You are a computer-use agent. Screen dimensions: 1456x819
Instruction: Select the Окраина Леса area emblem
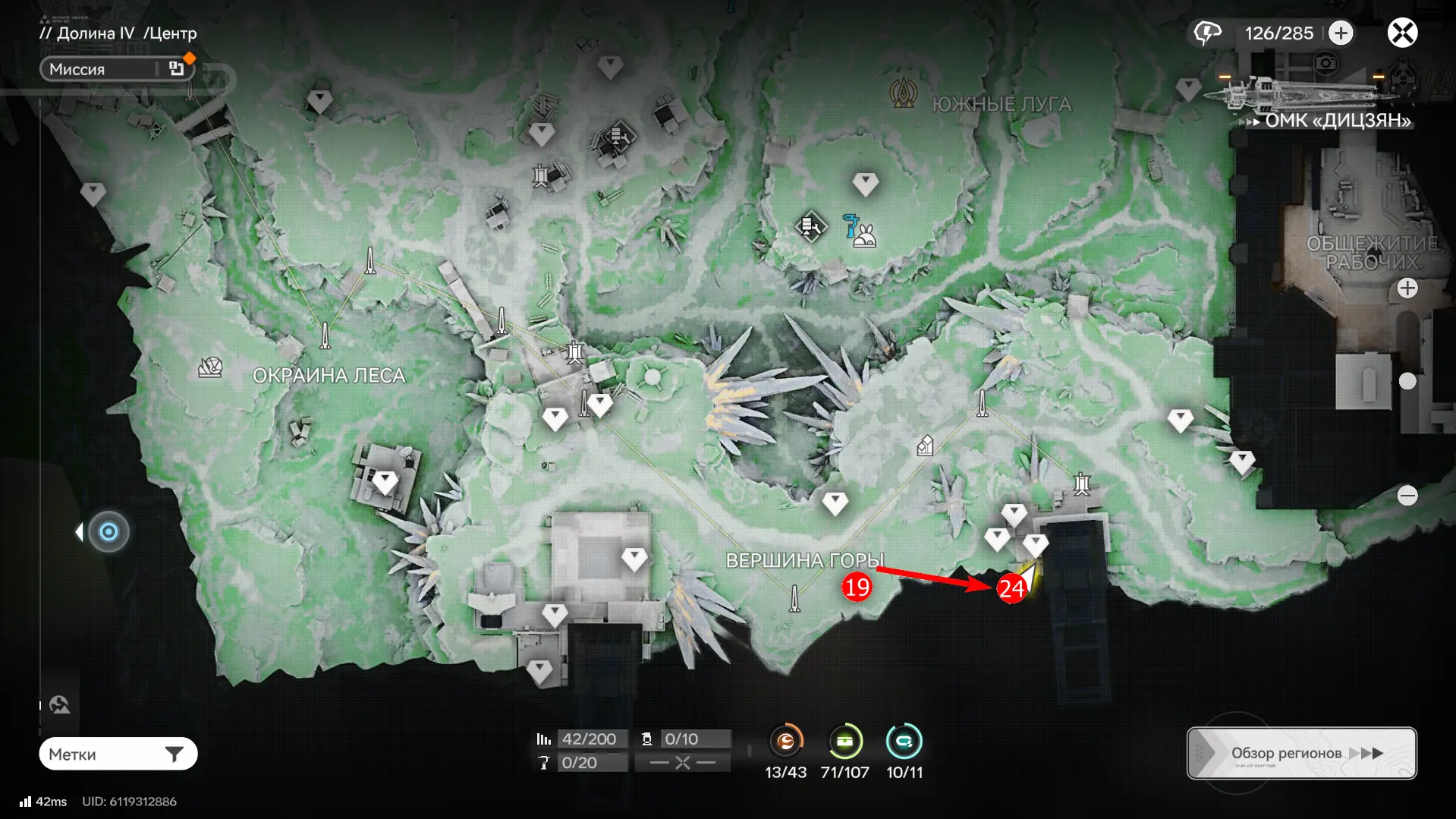pos(210,368)
